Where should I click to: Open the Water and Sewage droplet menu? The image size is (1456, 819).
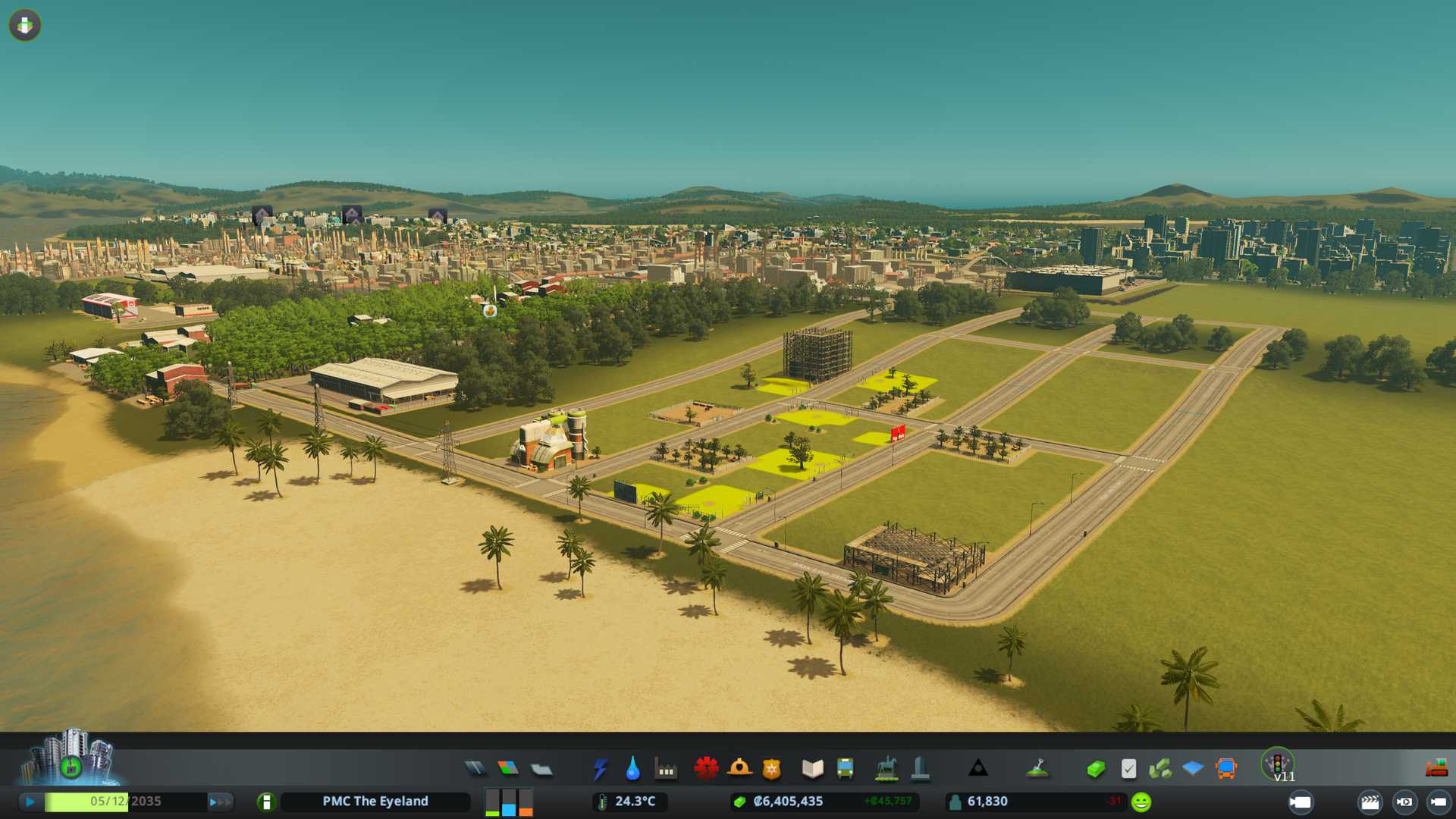tap(632, 769)
